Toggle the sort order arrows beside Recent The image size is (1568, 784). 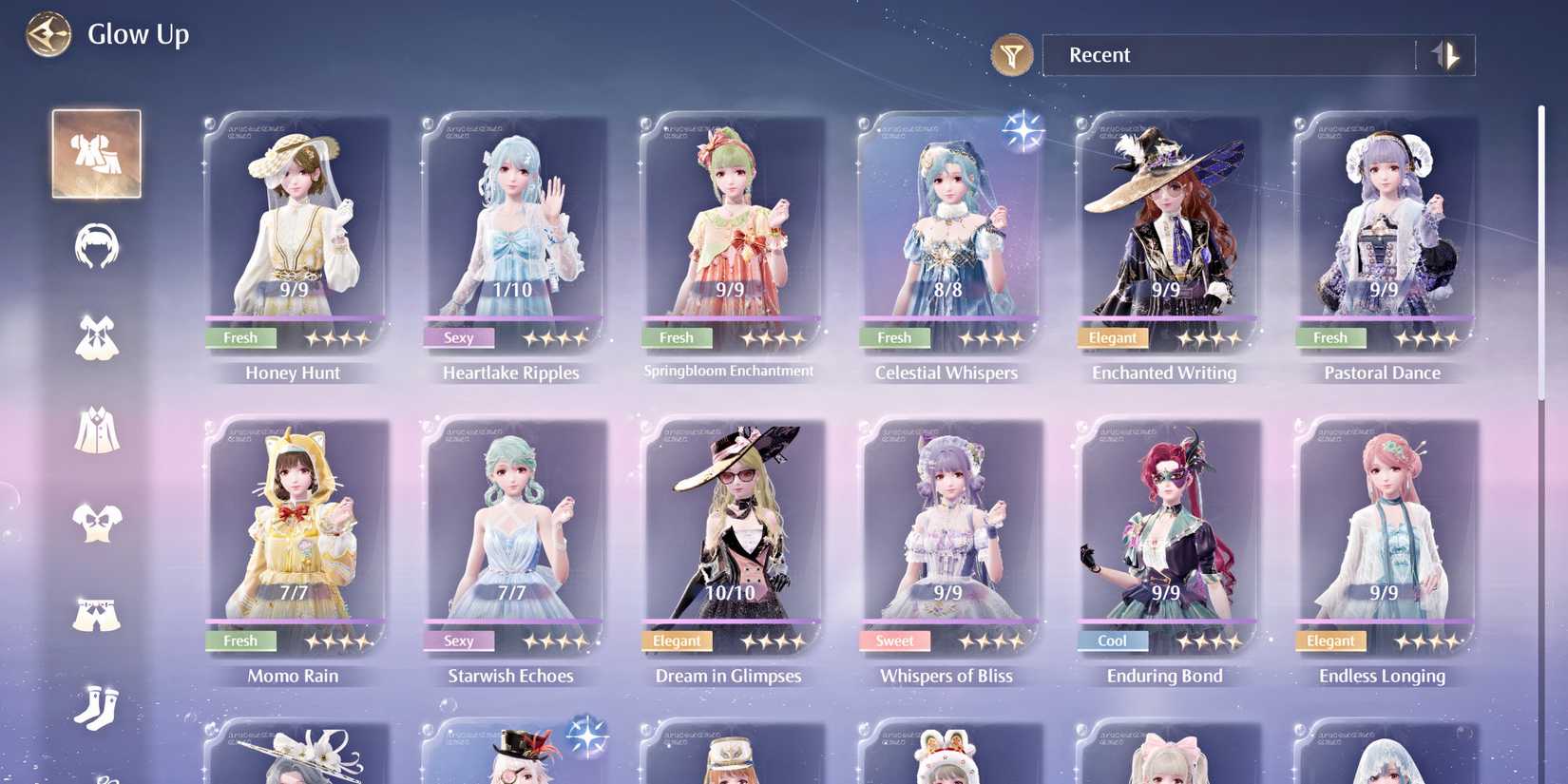(x=1446, y=55)
